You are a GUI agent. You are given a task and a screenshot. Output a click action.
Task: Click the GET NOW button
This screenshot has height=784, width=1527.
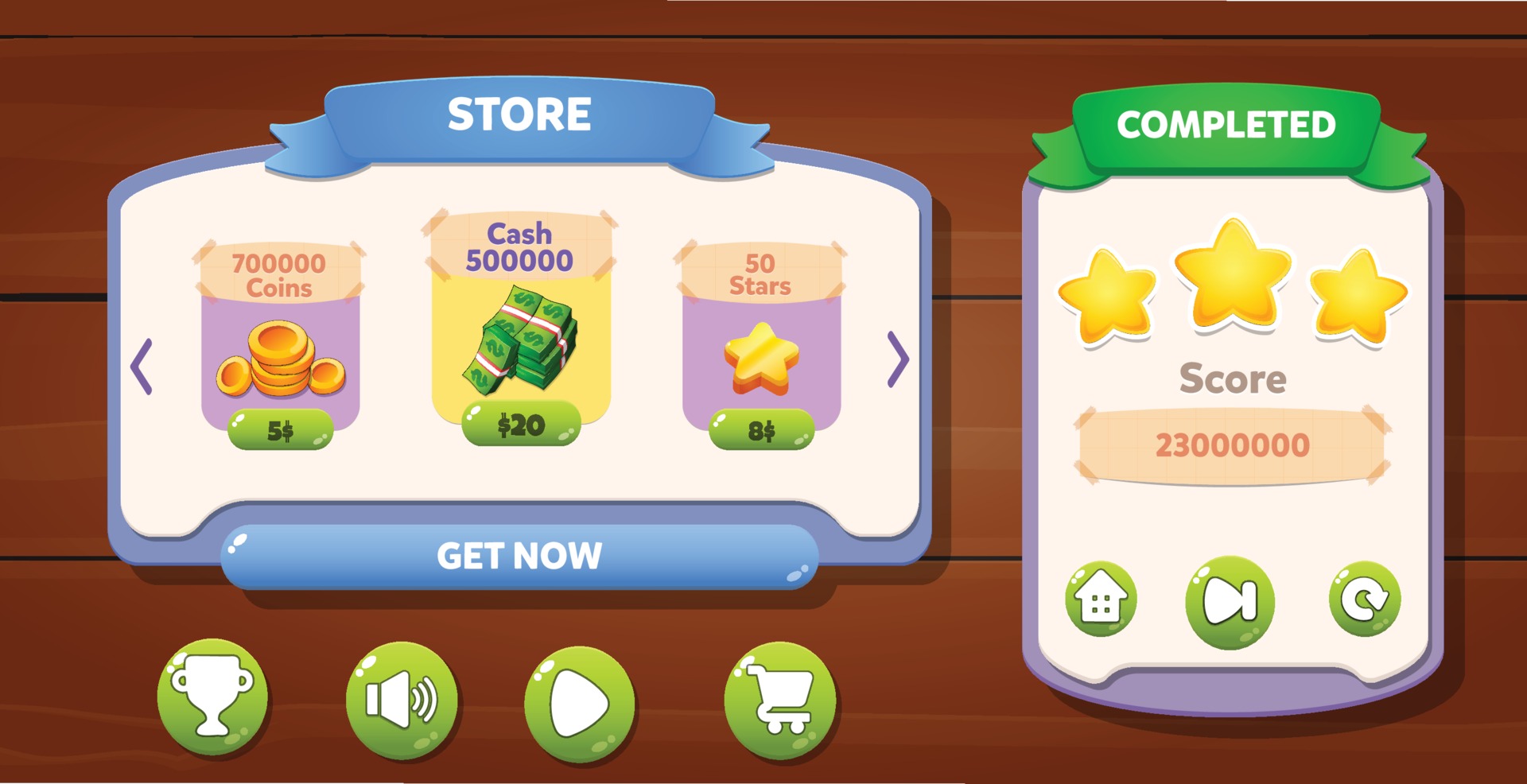coord(521,557)
